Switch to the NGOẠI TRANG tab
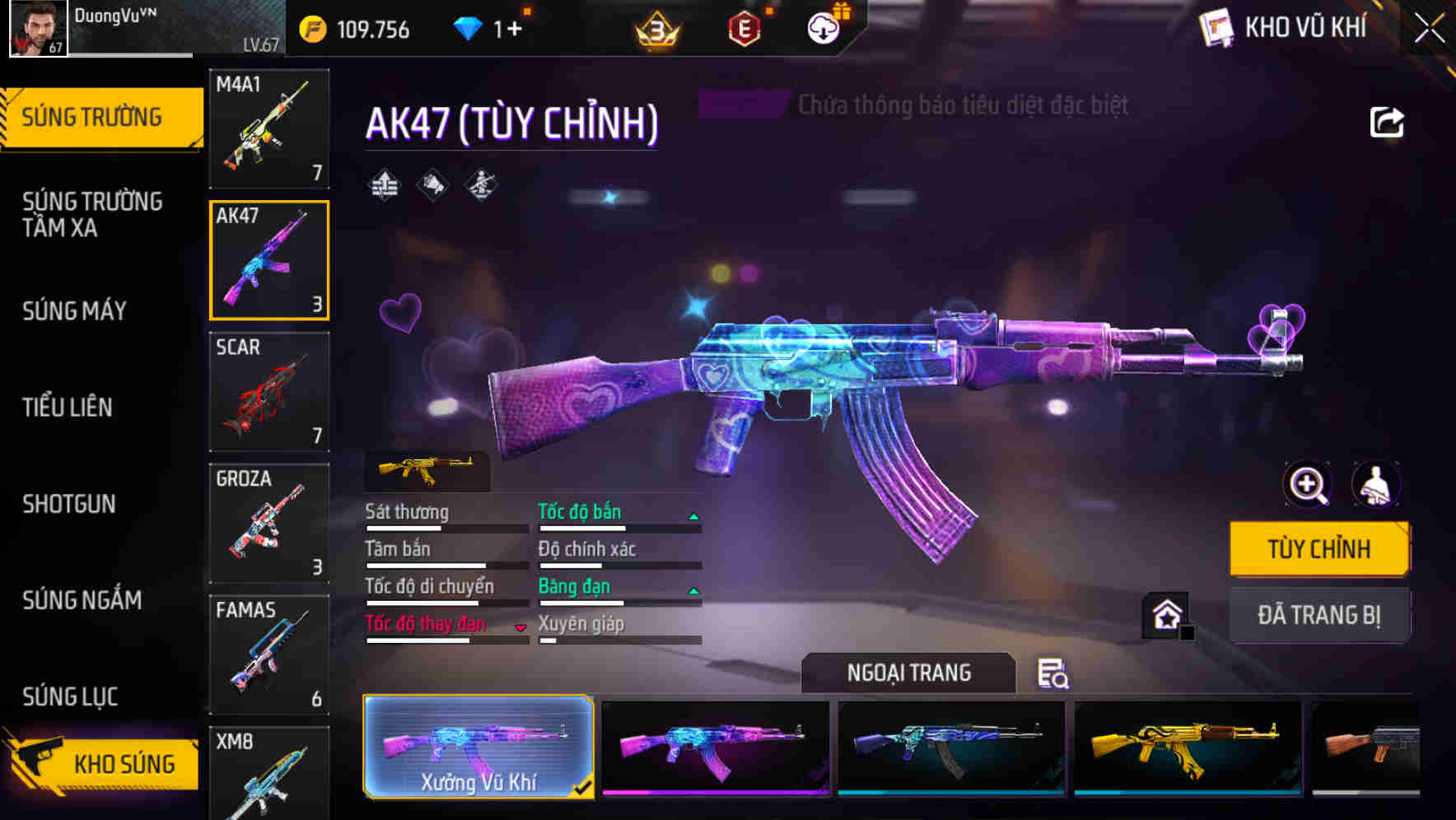1456x820 pixels. [x=909, y=673]
